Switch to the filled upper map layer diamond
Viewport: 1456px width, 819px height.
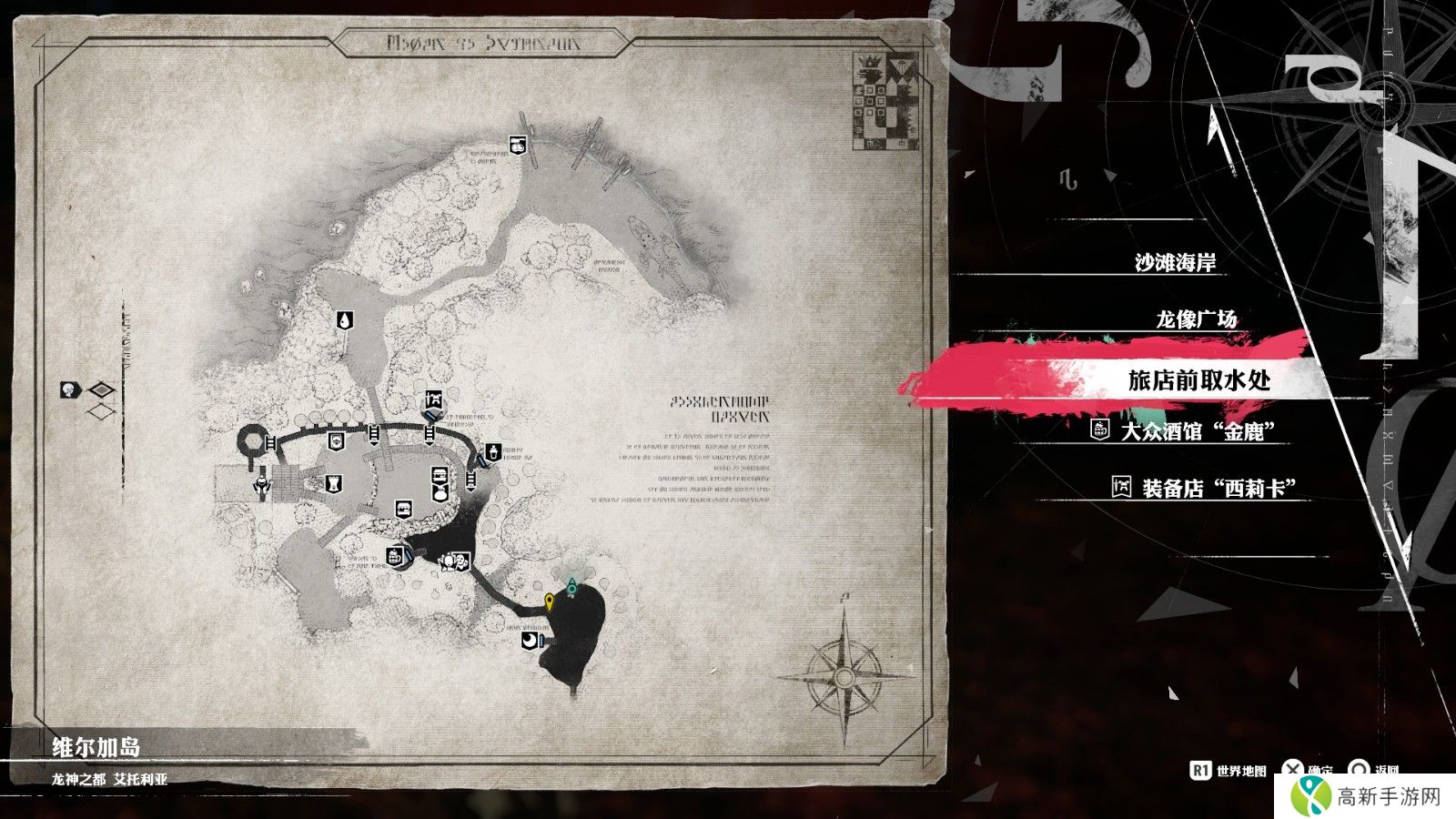pos(103,391)
